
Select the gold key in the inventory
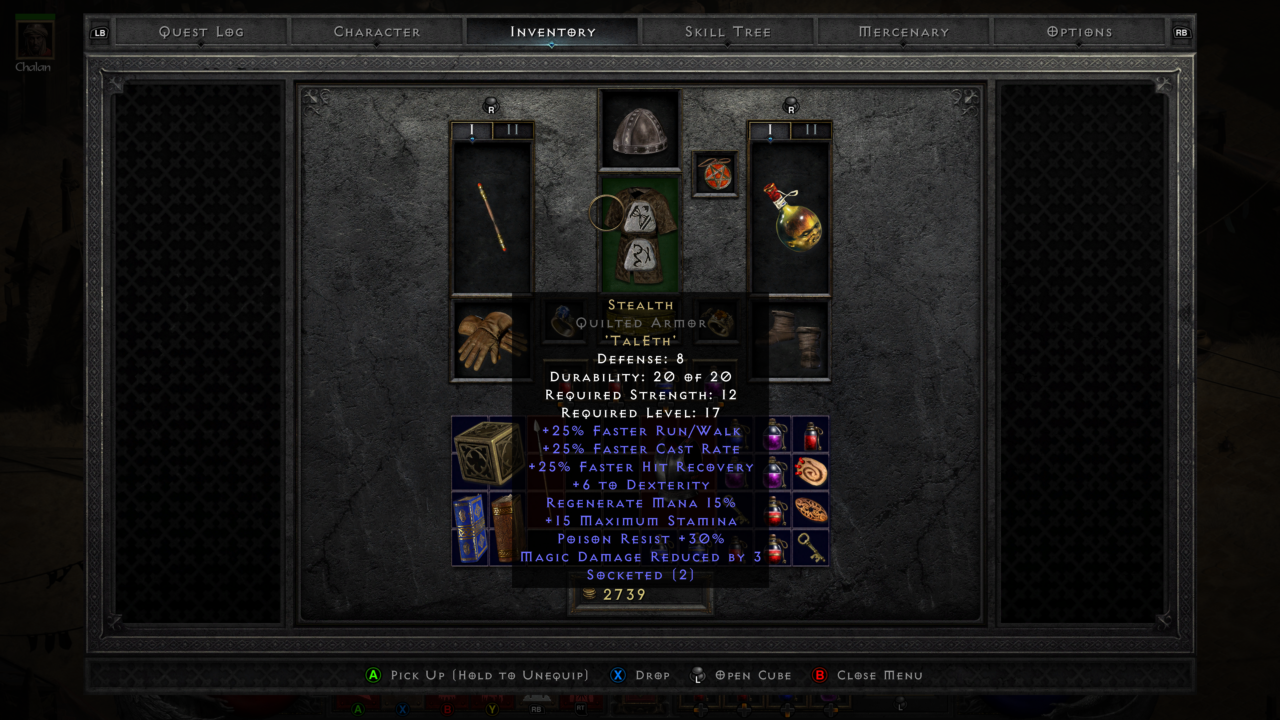click(811, 547)
